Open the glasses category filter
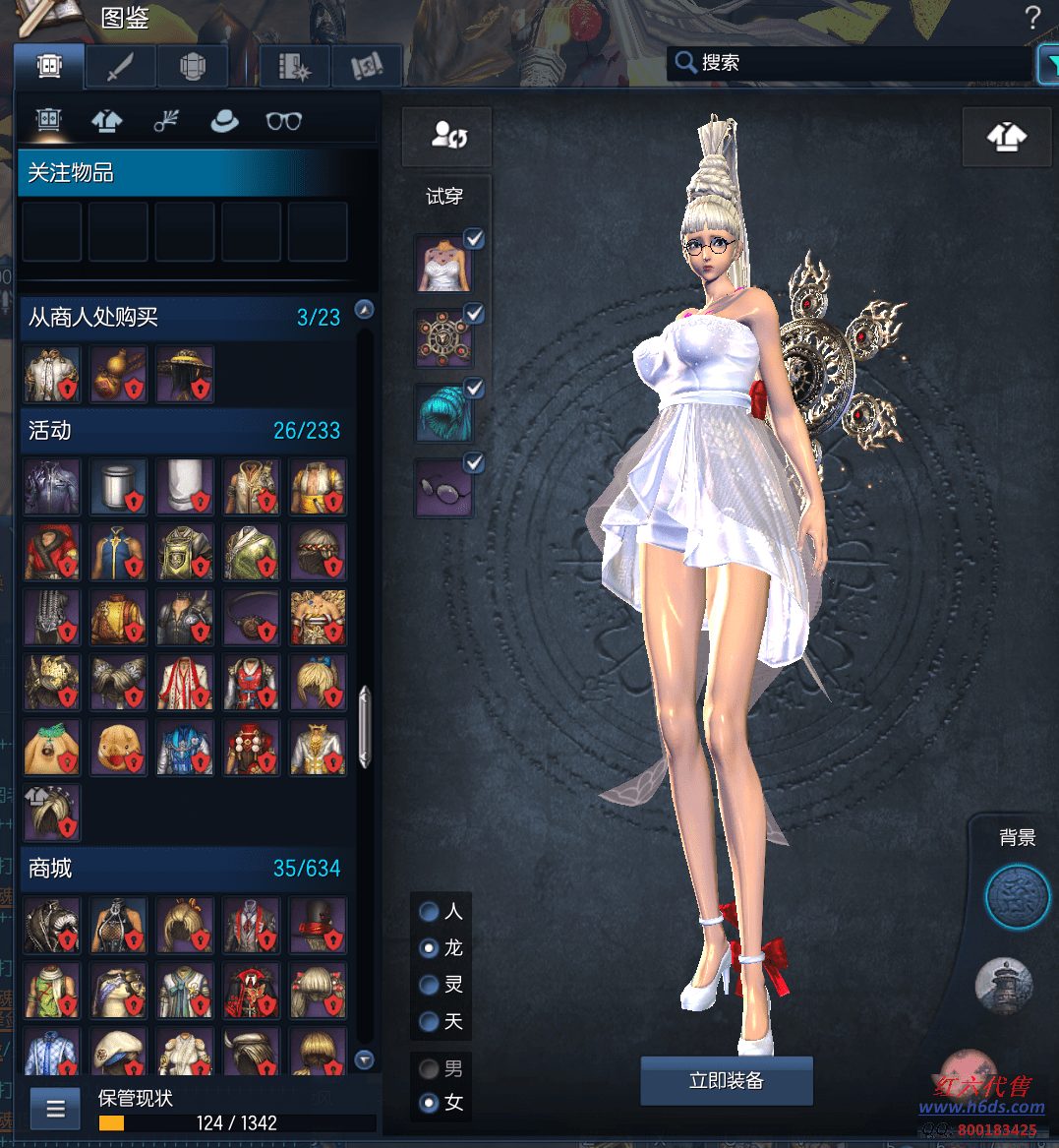This screenshot has width=1059, height=1148. [x=283, y=121]
